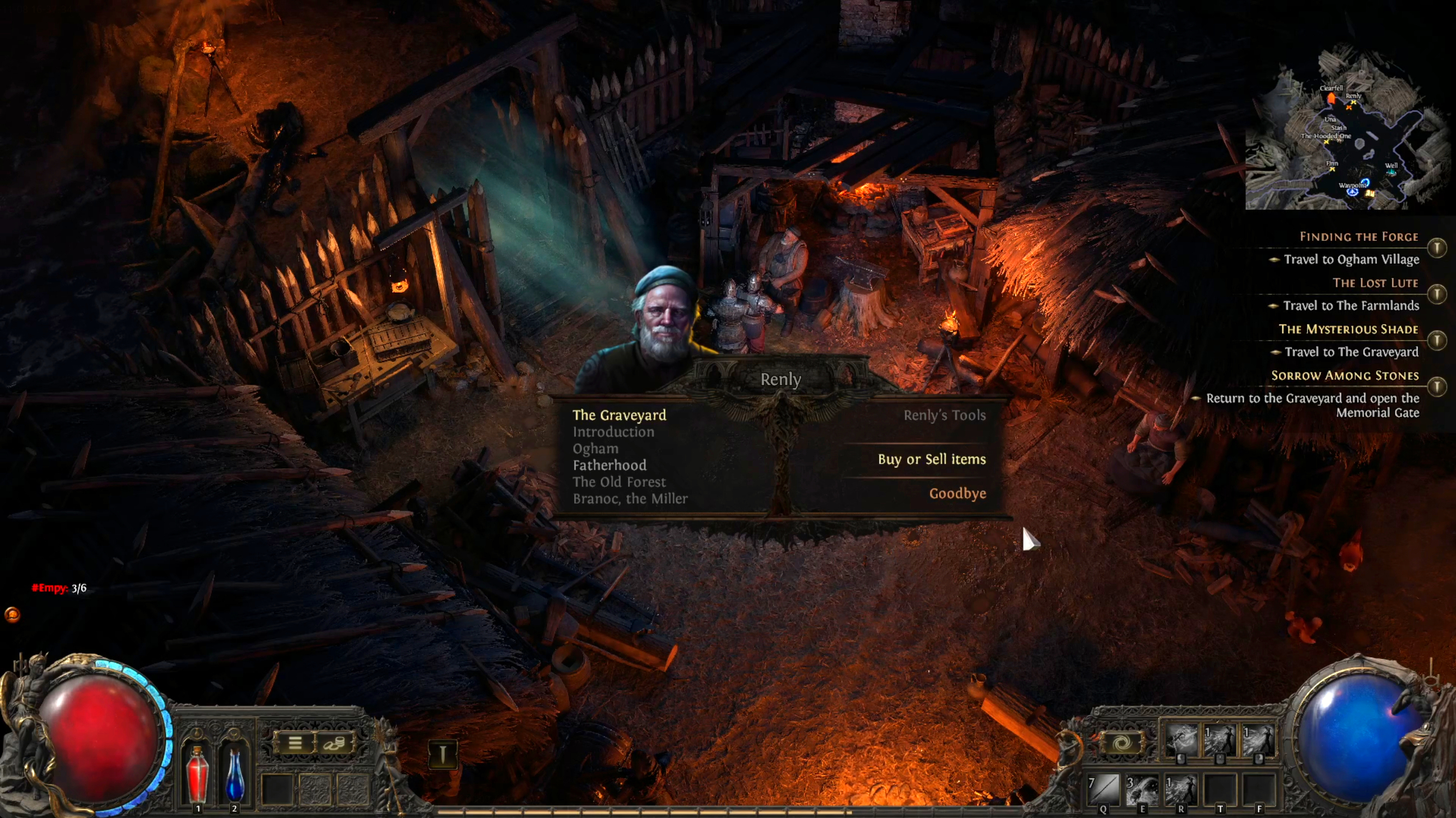Image resolution: width=1456 pixels, height=818 pixels.
Task: Select The Lost Lute quest tracker entry
Action: (x=1375, y=283)
